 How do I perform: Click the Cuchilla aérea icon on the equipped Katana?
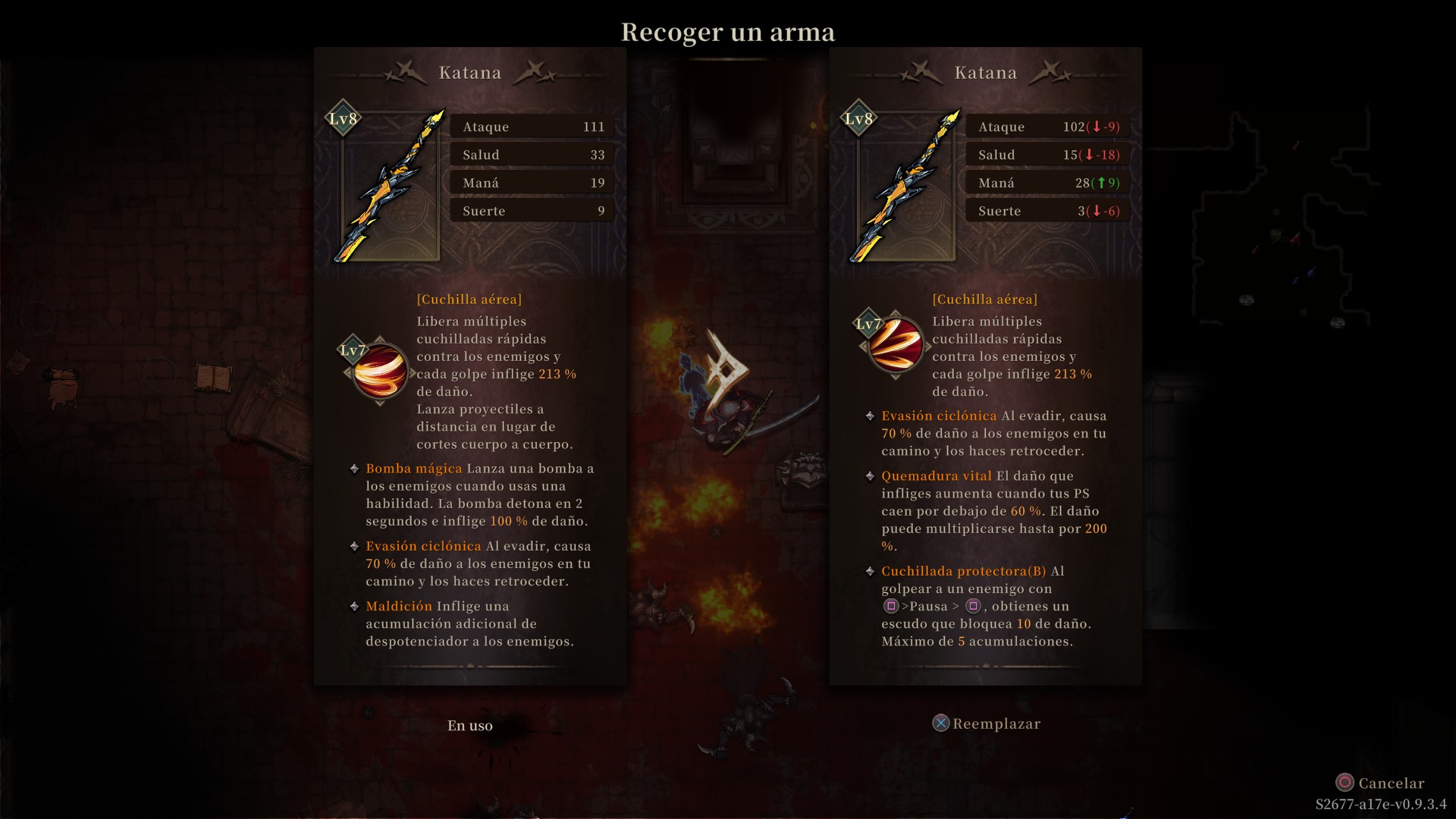tap(379, 371)
